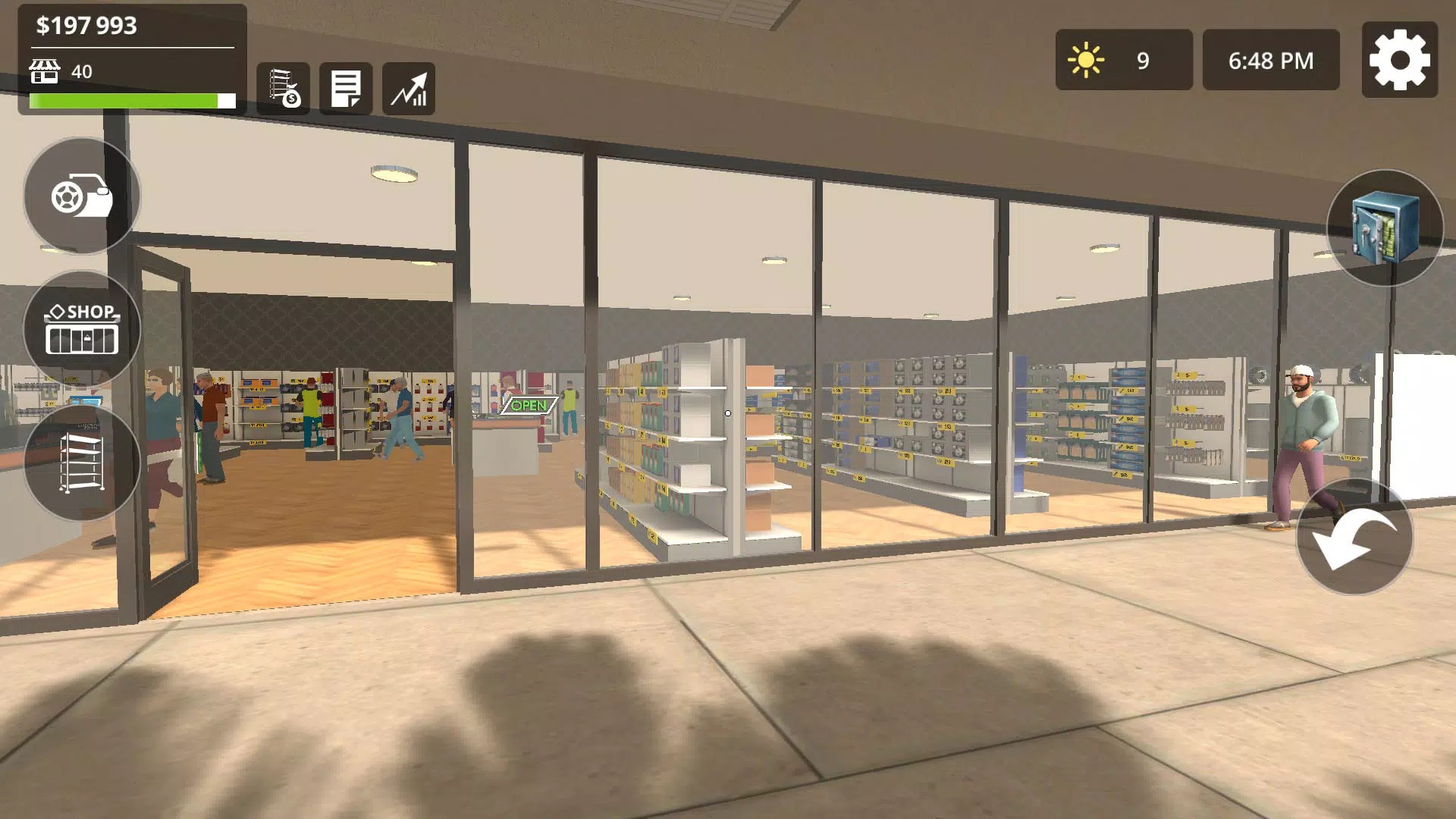This screenshot has width=1456, height=819.
Task: Click the center aim dot on the glass
Action: pos(727,413)
